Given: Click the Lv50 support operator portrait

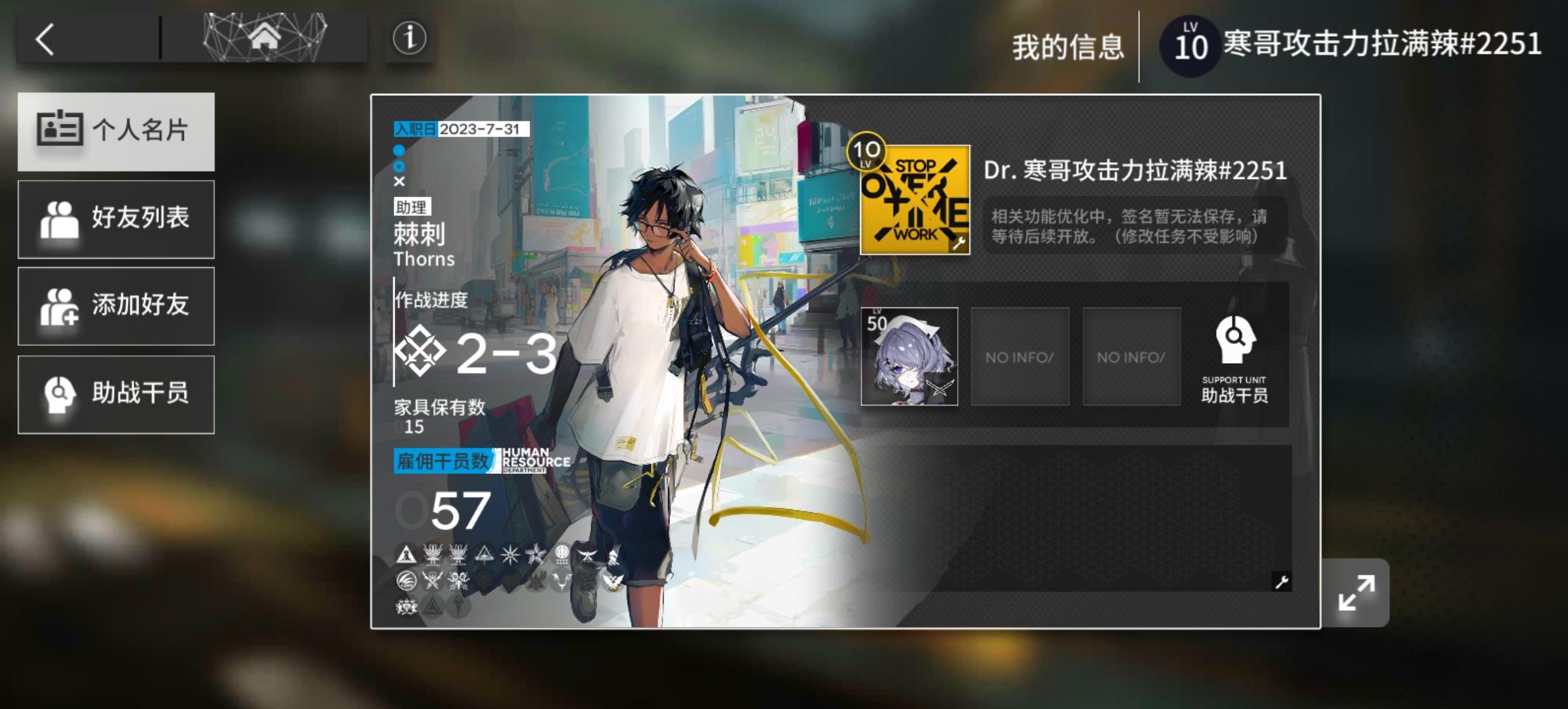Looking at the screenshot, I should click(x=910, y=356).
